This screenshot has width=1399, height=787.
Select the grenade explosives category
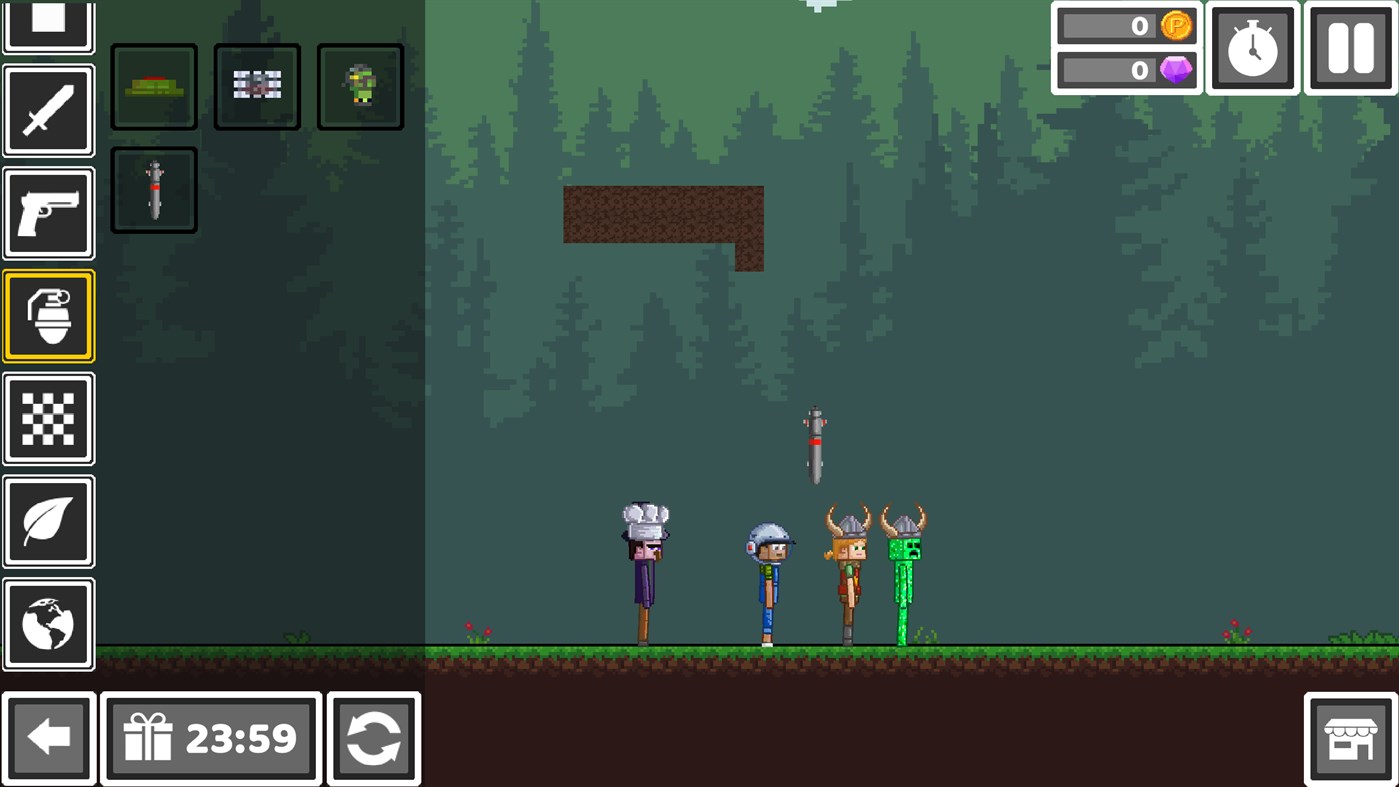coord(48,315)
